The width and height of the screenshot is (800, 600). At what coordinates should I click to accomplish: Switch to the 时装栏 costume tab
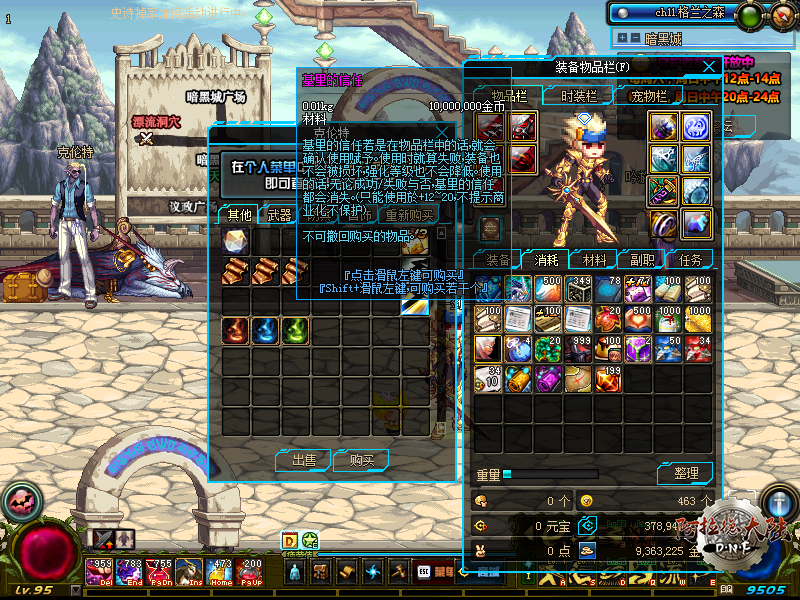578,96
